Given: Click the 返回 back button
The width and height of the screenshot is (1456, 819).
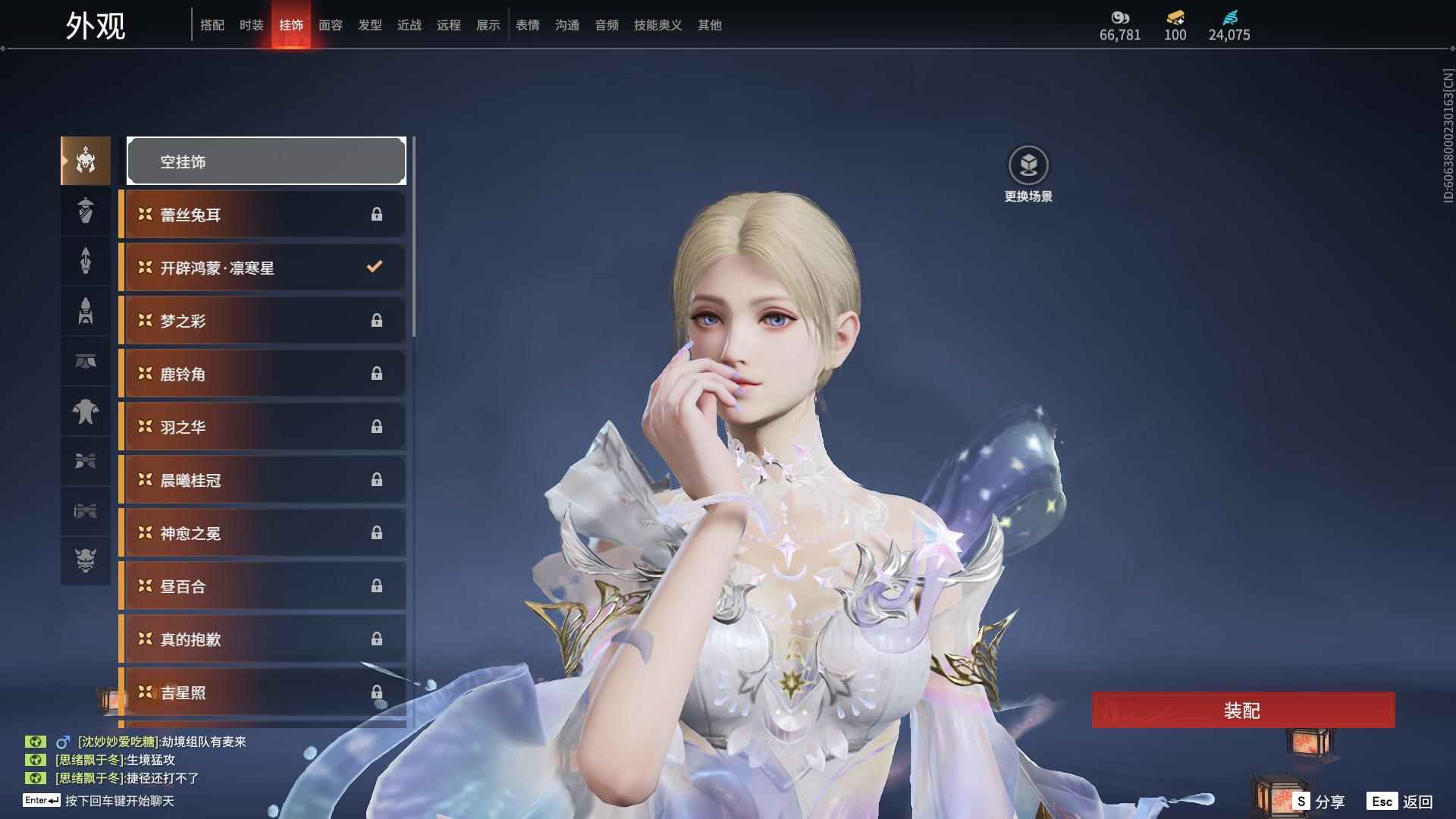Looking at the screenshot, I should [1401, 802].
